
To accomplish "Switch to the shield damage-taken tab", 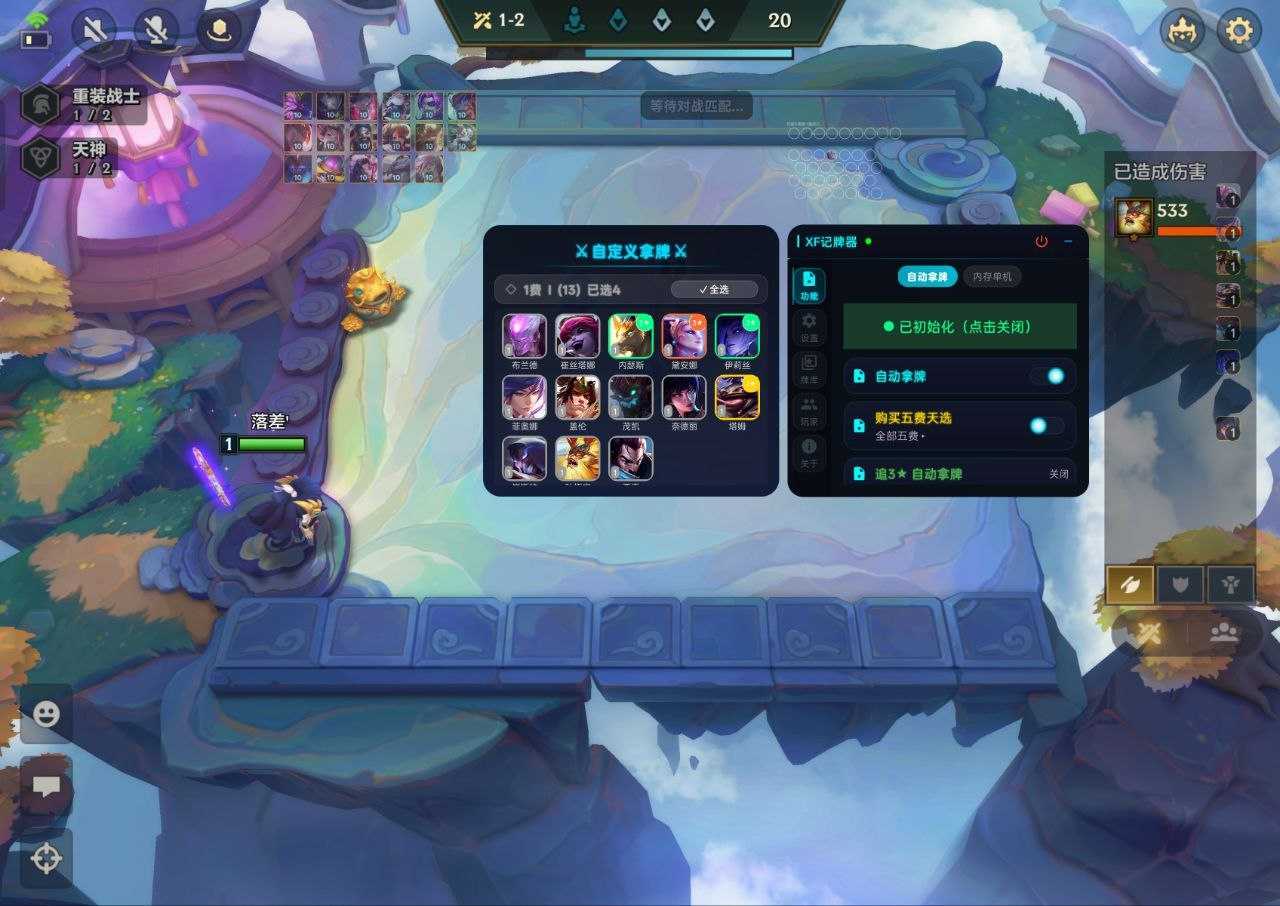I will (x=1180, y=585).
